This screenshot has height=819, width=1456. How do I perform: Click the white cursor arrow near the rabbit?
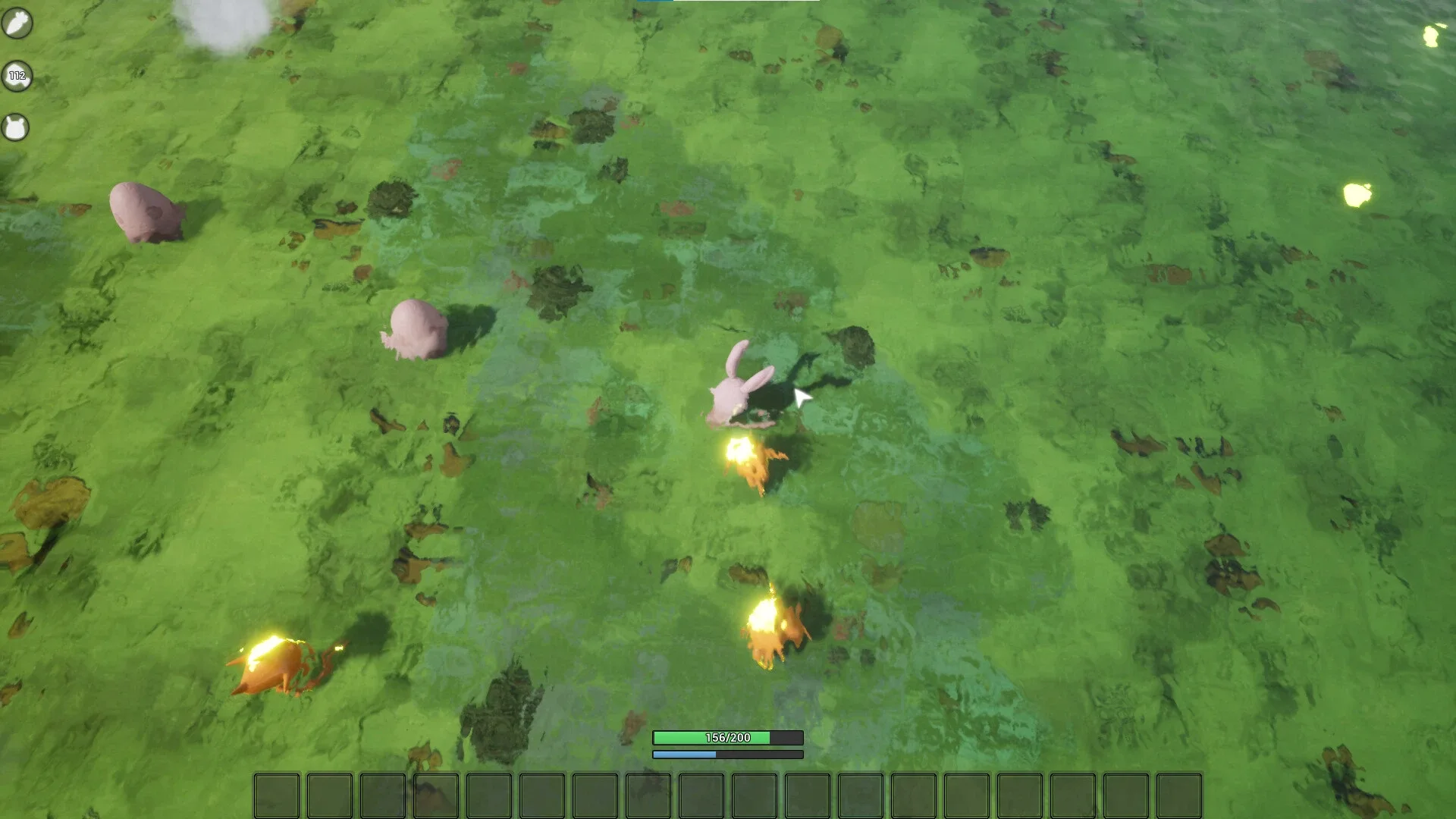pos(802,395)
